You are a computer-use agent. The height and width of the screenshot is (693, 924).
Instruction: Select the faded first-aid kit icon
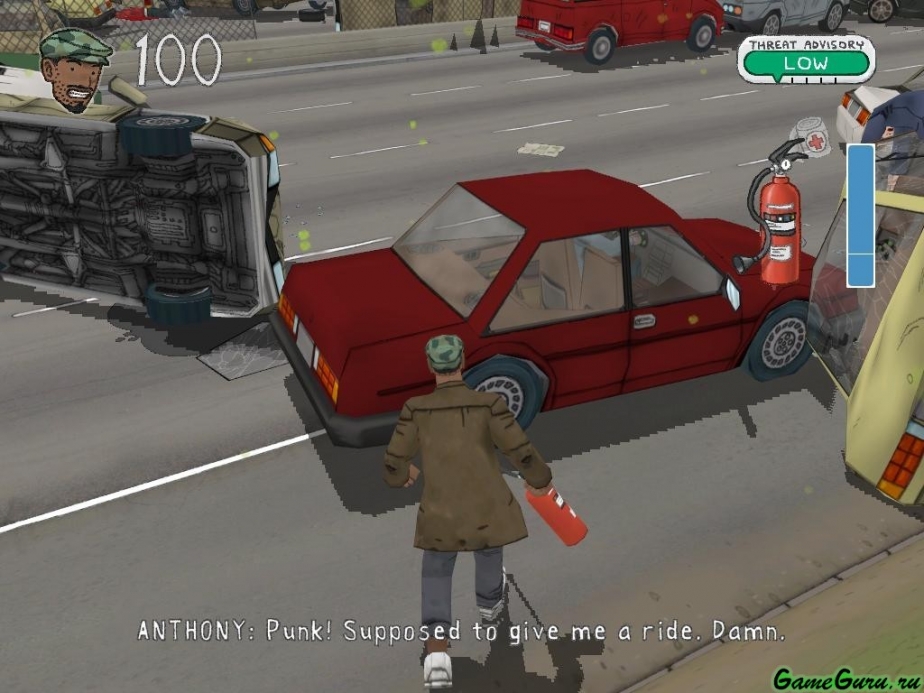pyautogui.click(x=814, y=140)
